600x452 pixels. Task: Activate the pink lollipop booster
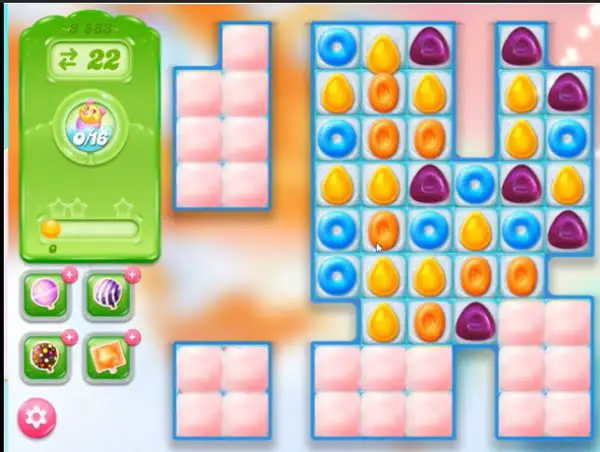point(46,296)
